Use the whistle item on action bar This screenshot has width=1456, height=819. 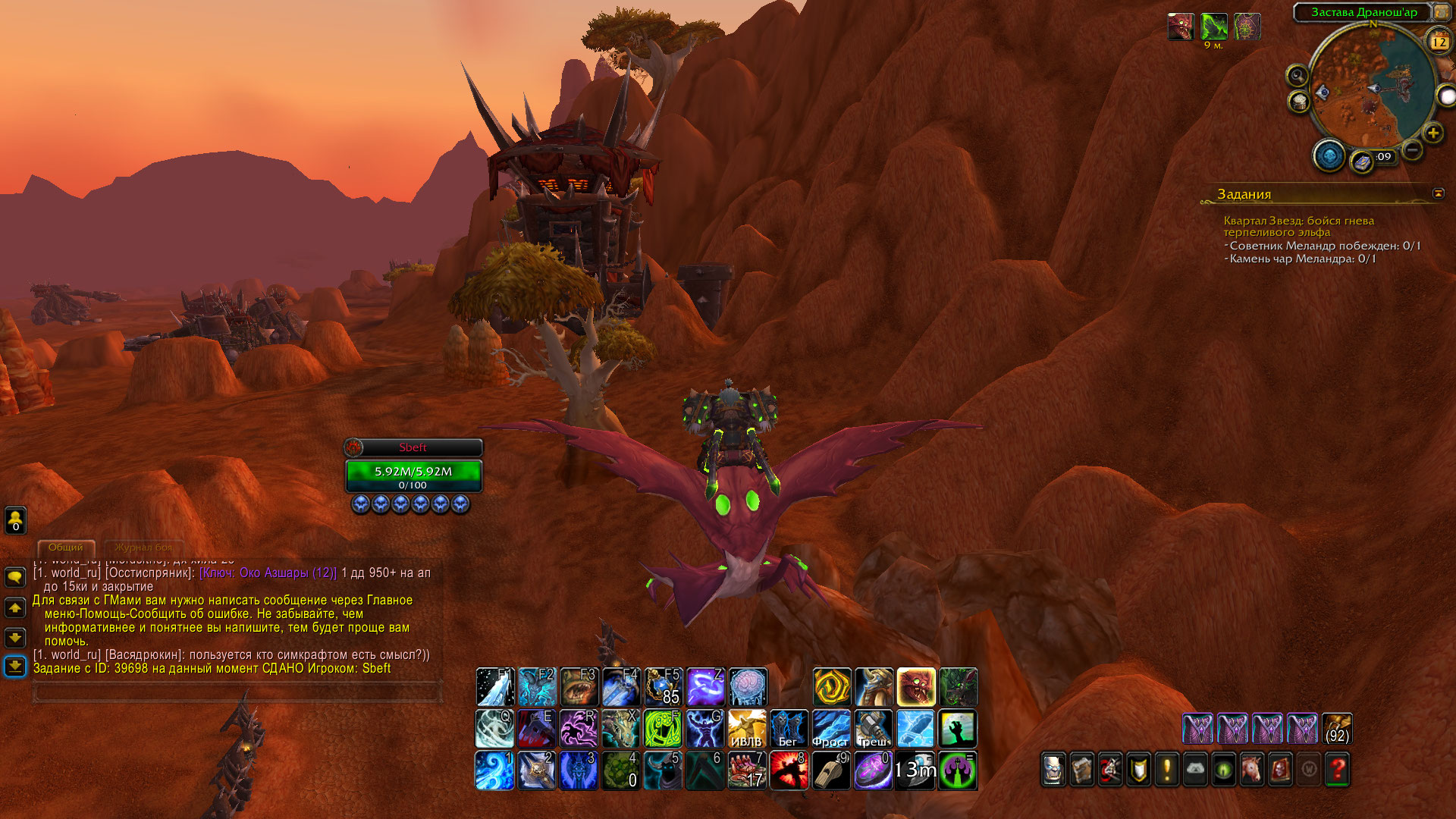(831, 770)
